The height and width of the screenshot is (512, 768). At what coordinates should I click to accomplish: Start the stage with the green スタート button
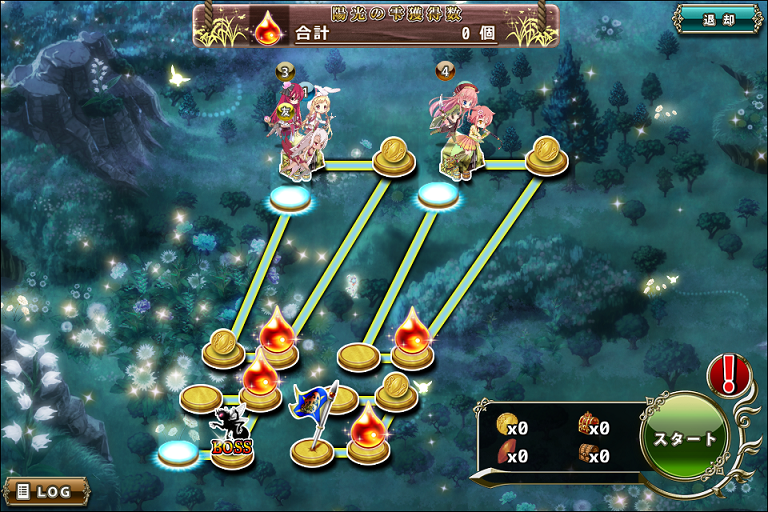pos(685,438)
